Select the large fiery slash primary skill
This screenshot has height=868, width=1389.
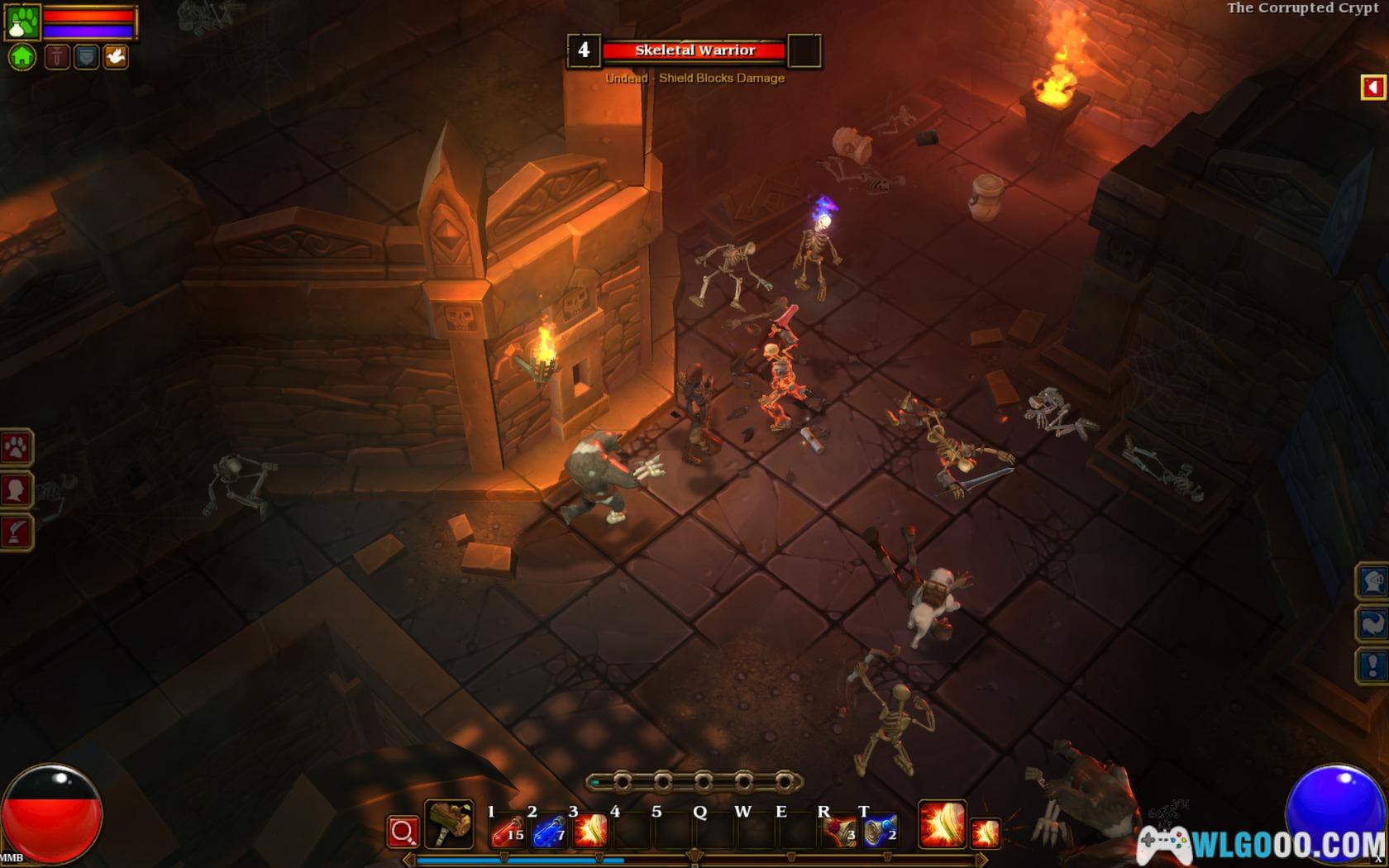tap(942, 824)
